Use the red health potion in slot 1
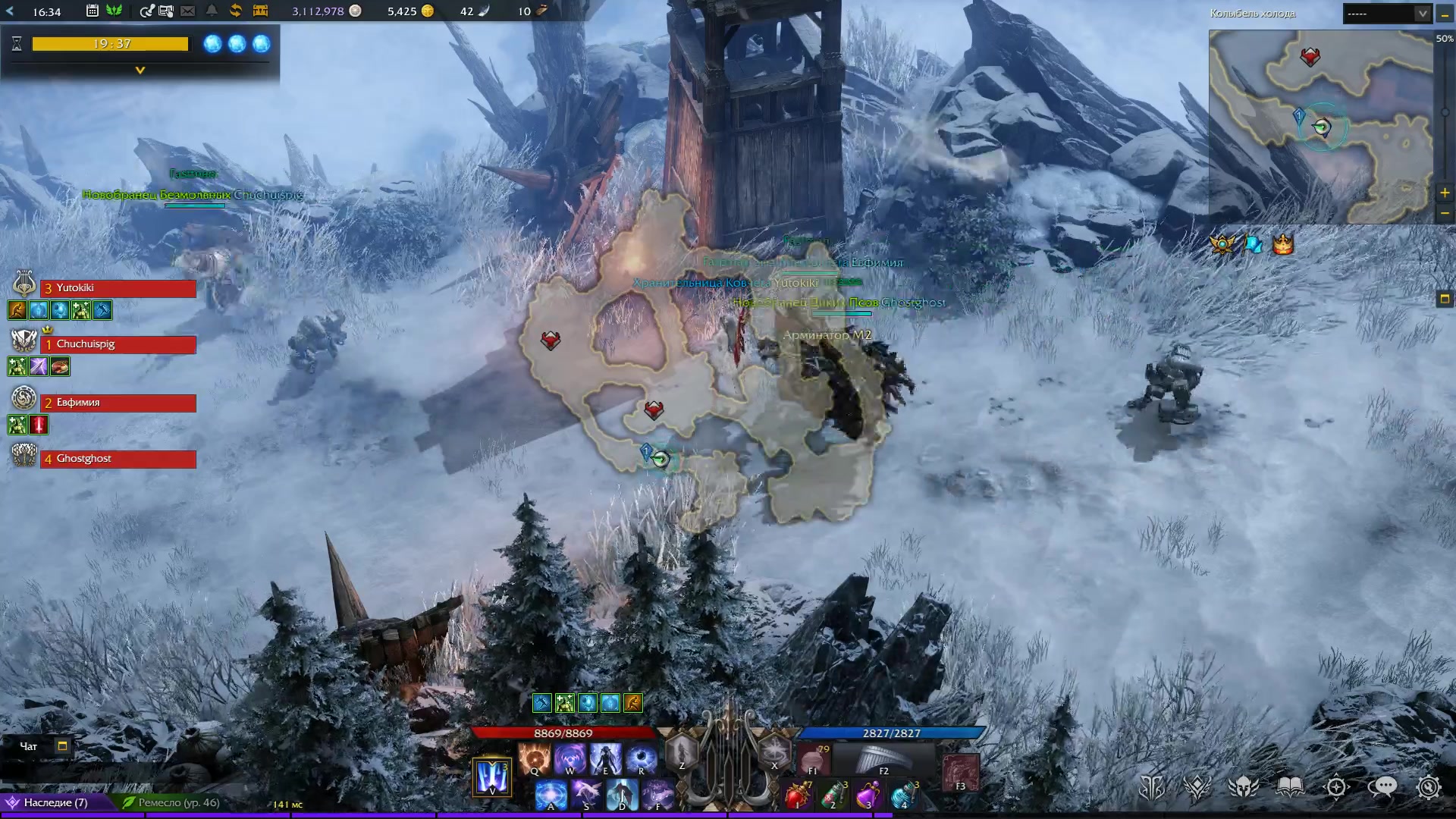The width and height of the screenshot is (1456, 819). tap(796, 795)
